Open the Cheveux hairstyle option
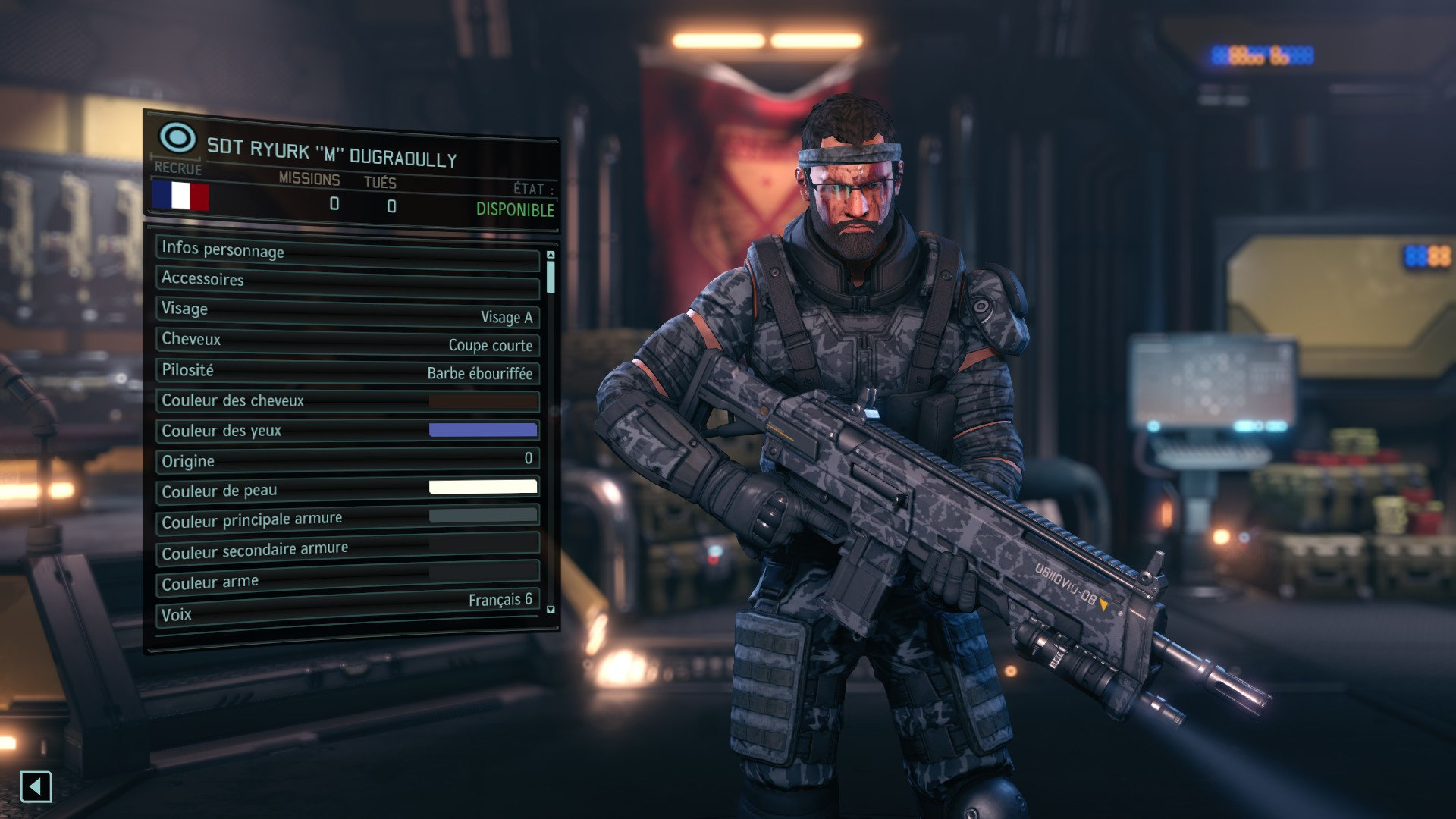 347,341
